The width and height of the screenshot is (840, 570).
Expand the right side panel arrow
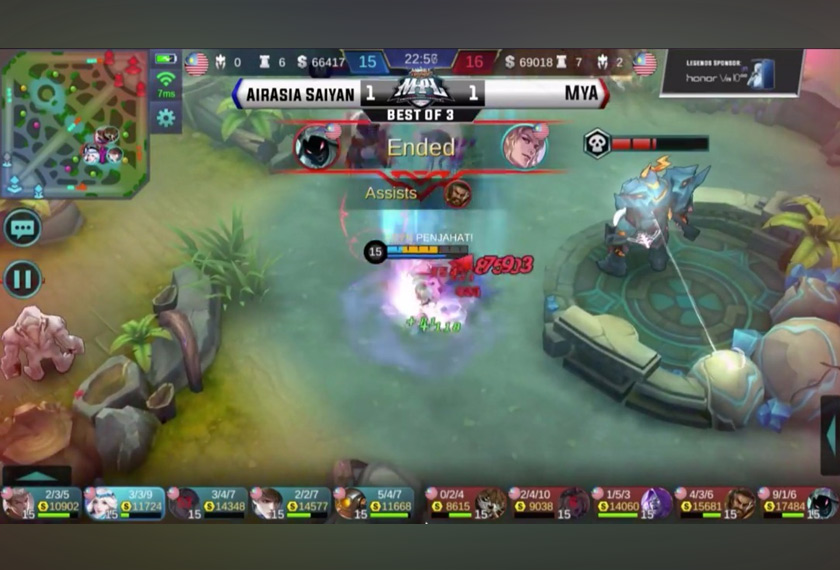829,435
